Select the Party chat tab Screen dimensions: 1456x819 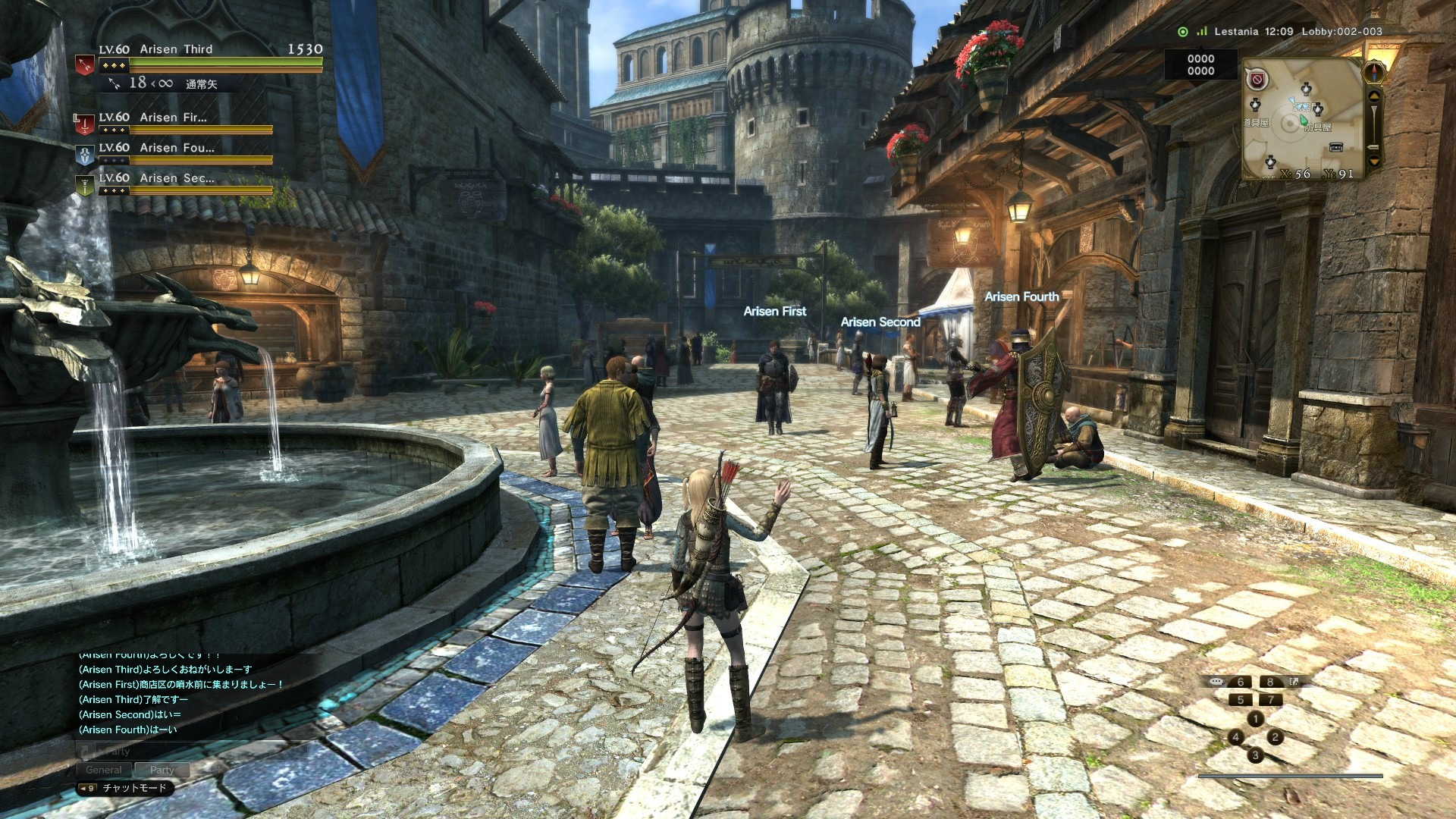tap(162, 770)
